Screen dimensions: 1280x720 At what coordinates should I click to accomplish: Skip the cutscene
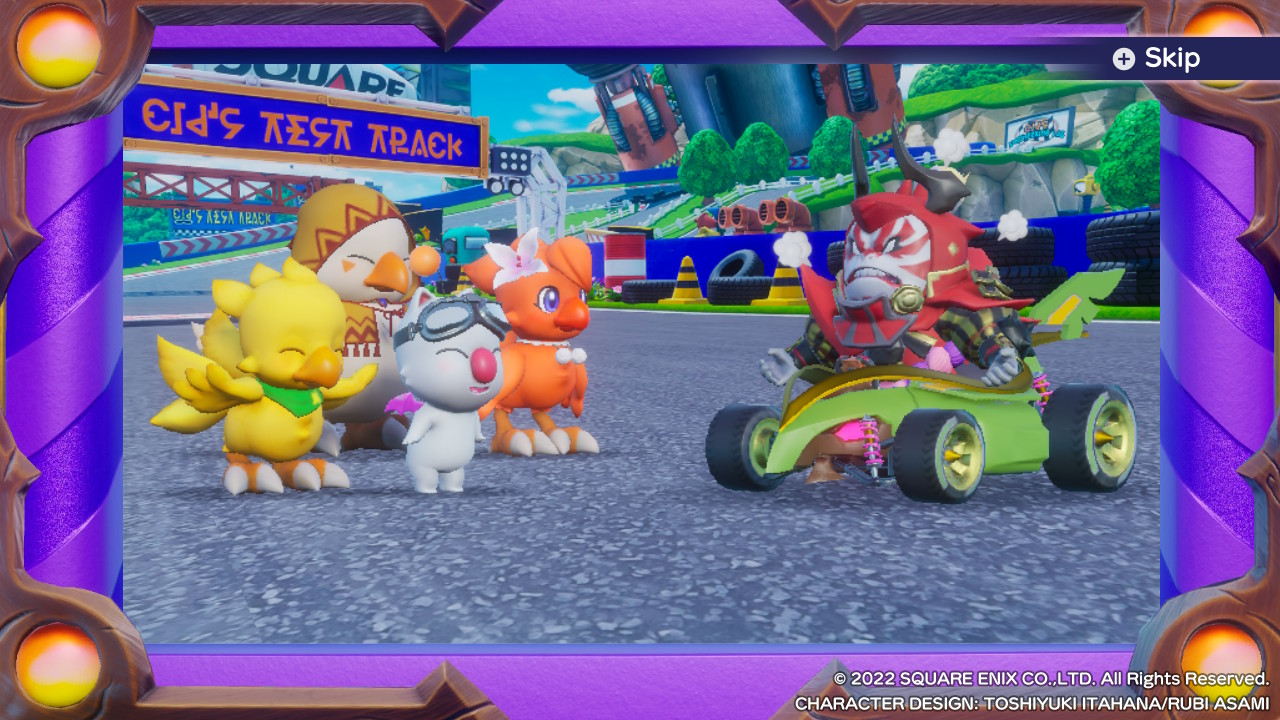pyautogui.click(x=1156, y=59)
